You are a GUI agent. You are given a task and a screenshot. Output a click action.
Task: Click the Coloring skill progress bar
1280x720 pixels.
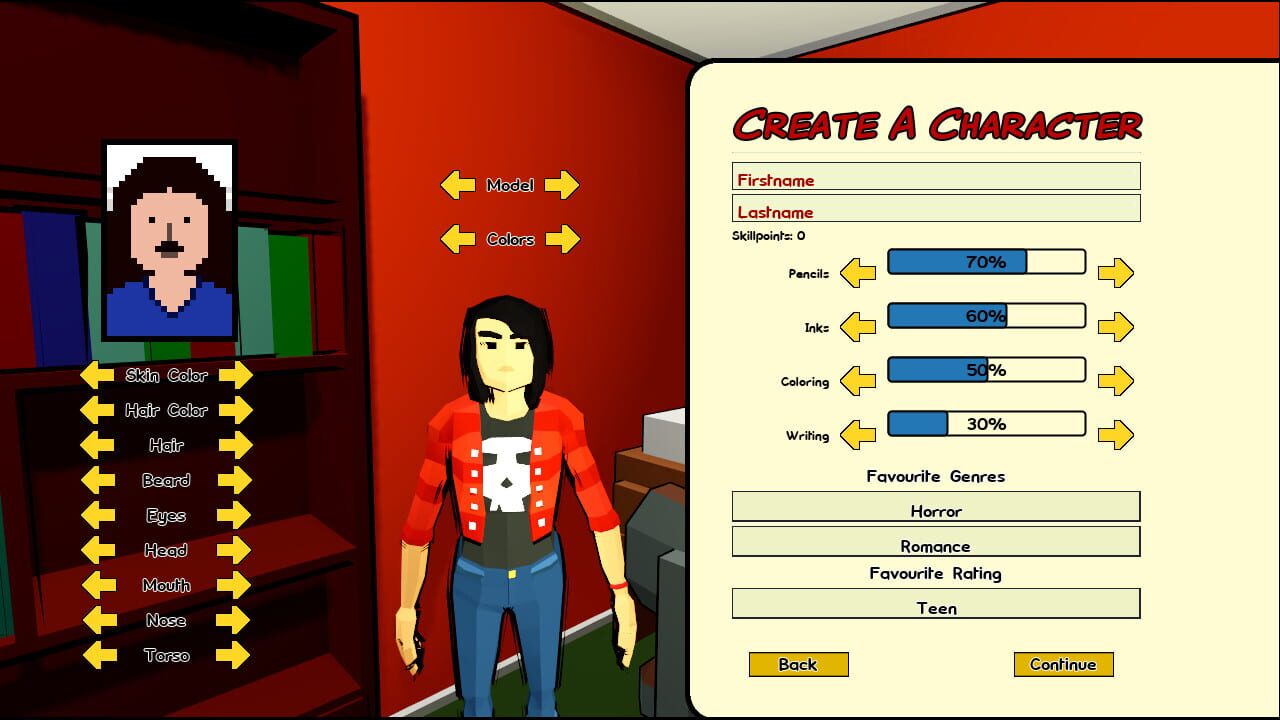pyautogui.click(x=986, y=369)
